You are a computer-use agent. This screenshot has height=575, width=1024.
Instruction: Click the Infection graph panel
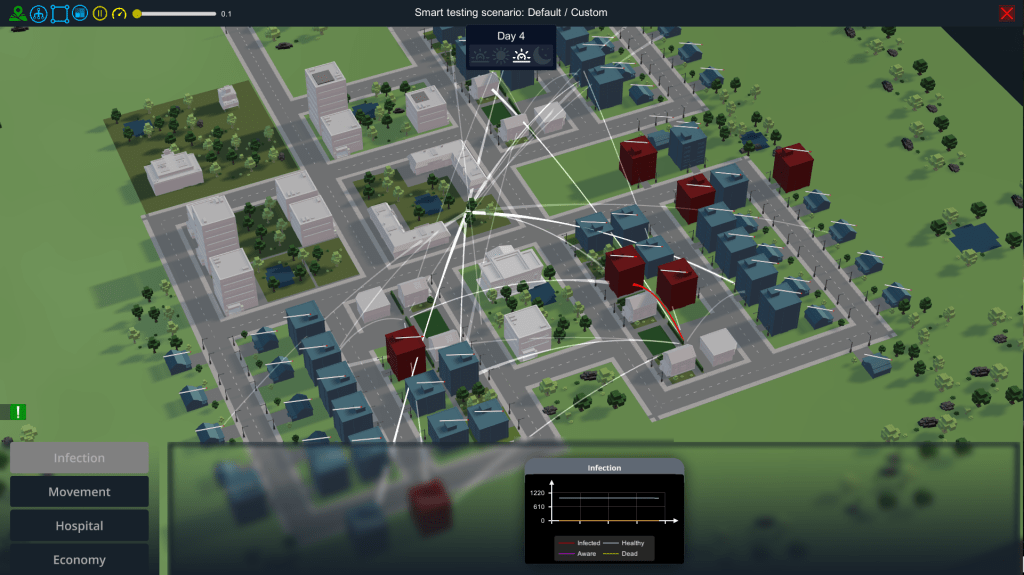click(x=604, y=510)
